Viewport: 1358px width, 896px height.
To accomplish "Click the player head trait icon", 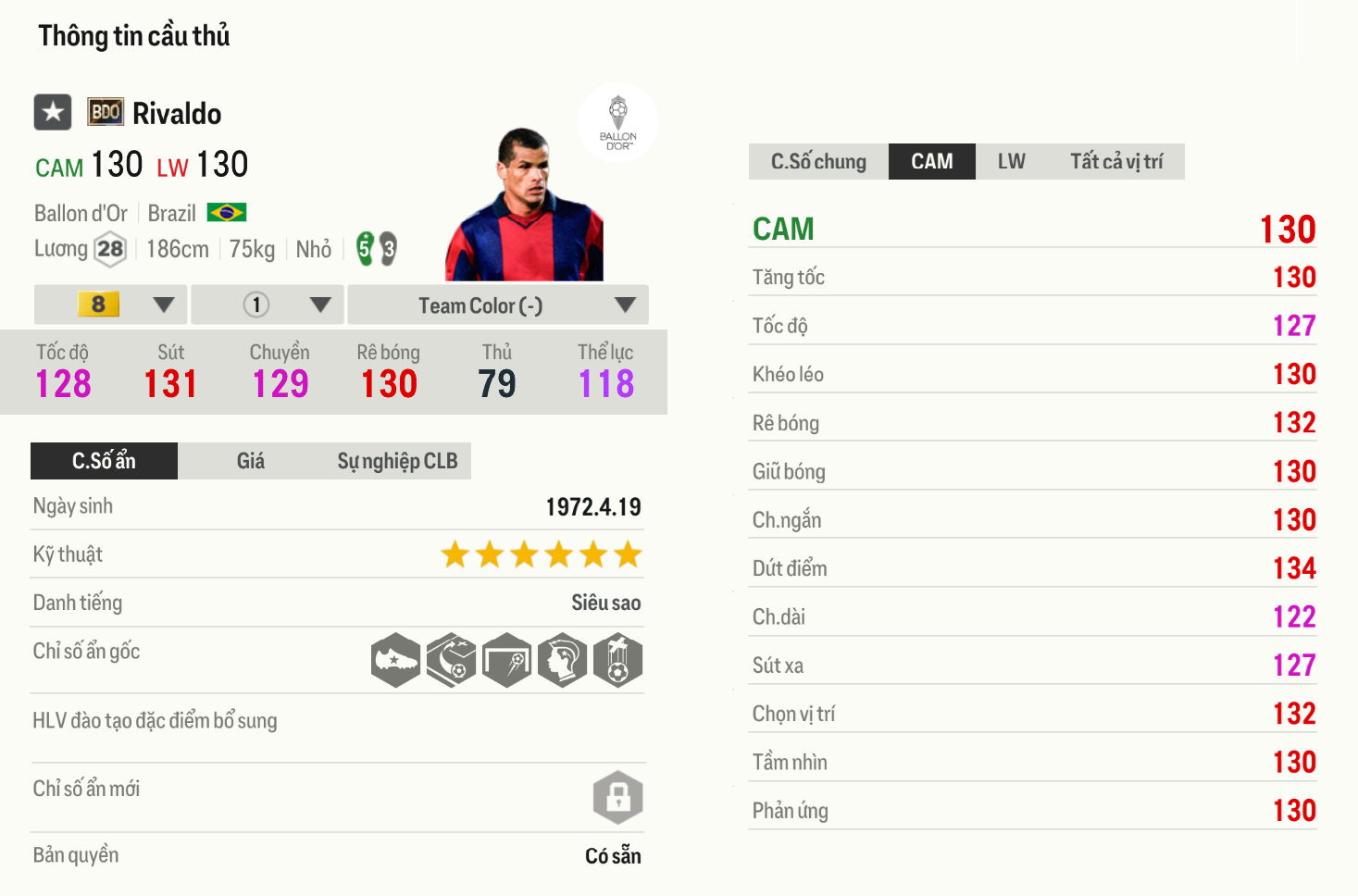I will pos(563,659).
